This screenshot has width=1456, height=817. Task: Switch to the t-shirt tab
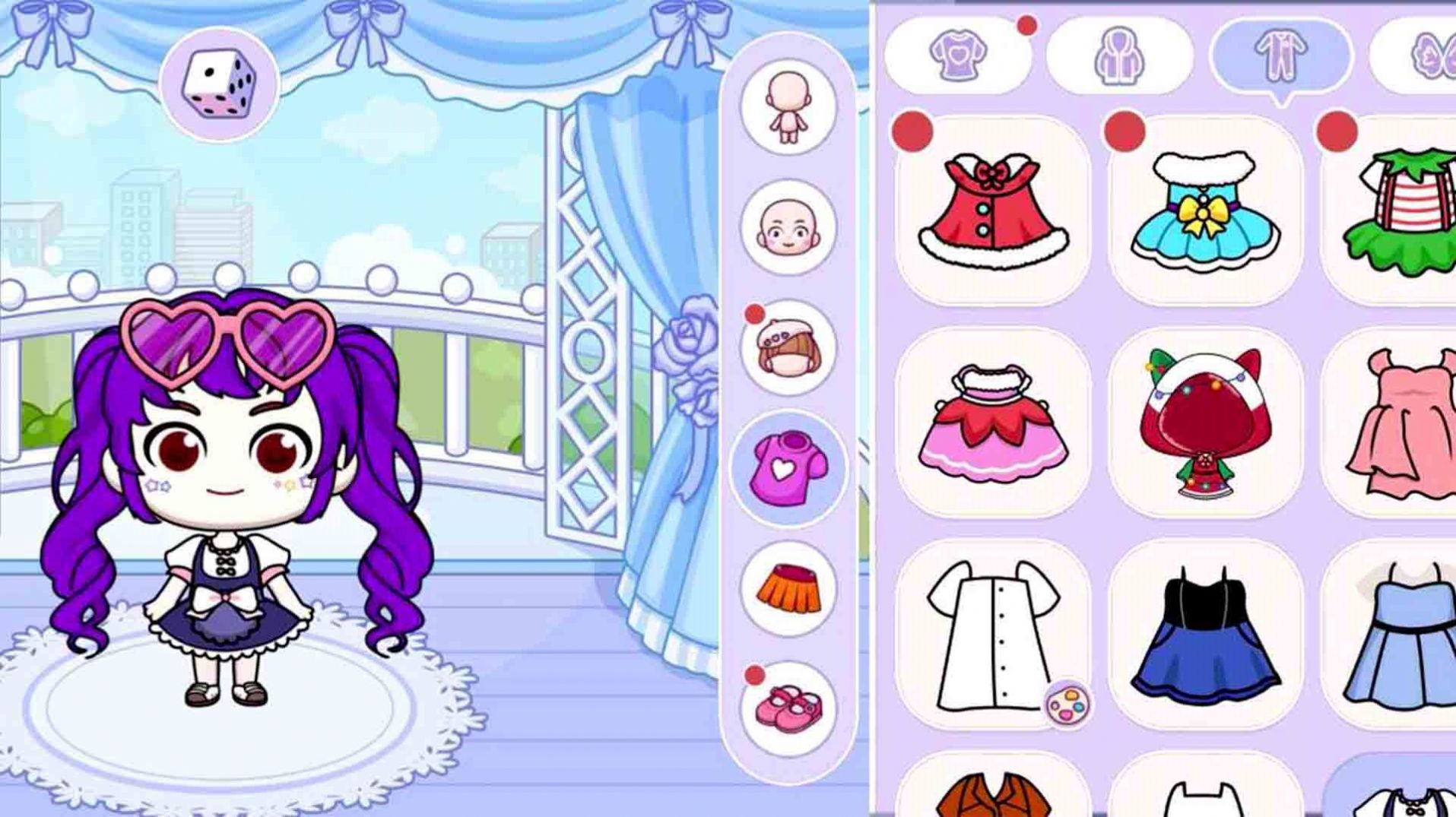[x=958, y=55]
